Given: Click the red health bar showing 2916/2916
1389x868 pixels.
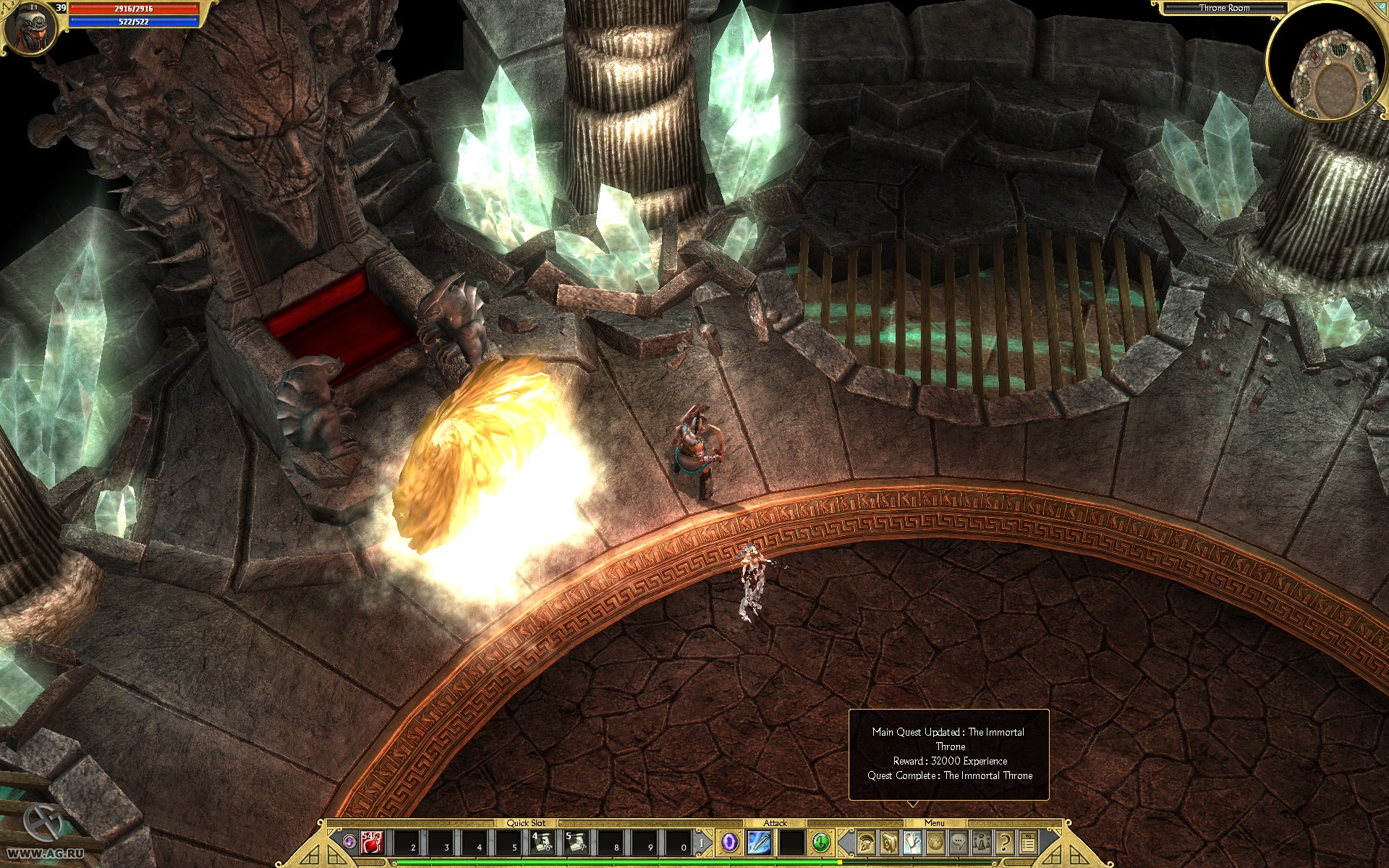Looking at the screenshot, I should click(x=134, y=9).
